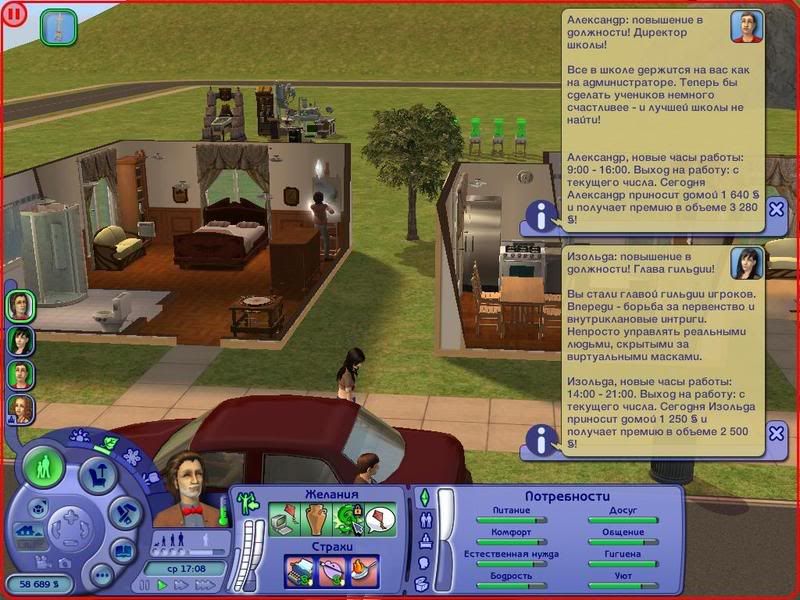Select the green-shirted Sim's portrait

tap(20, 374)
